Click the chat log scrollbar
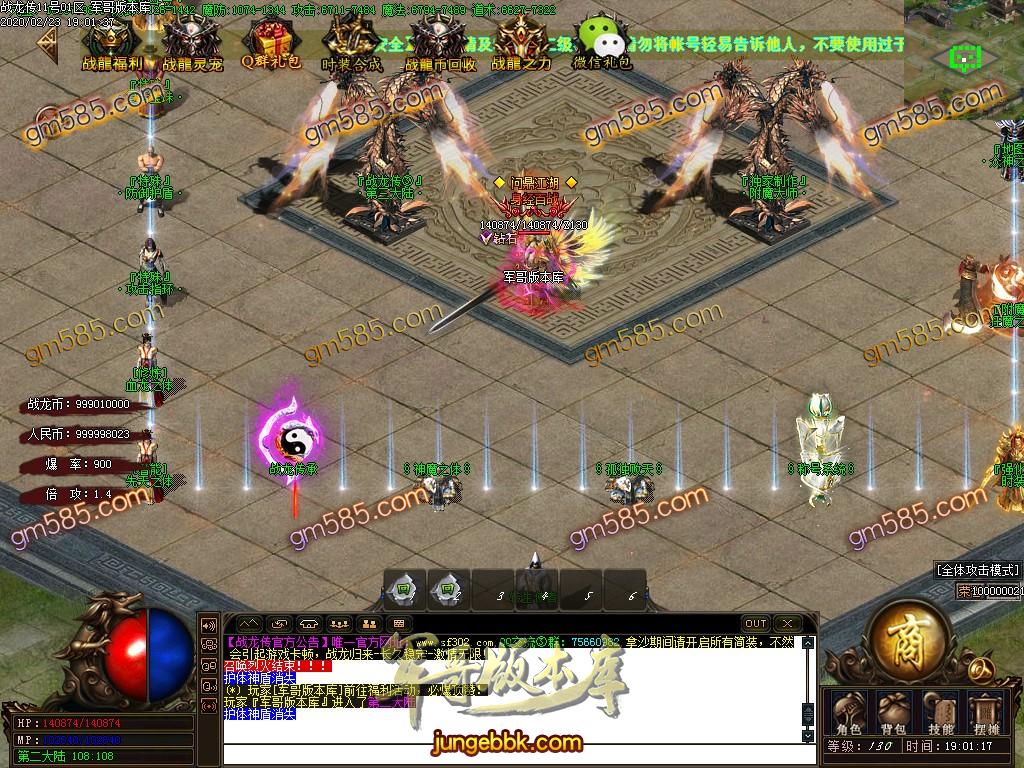 [808, 690]
